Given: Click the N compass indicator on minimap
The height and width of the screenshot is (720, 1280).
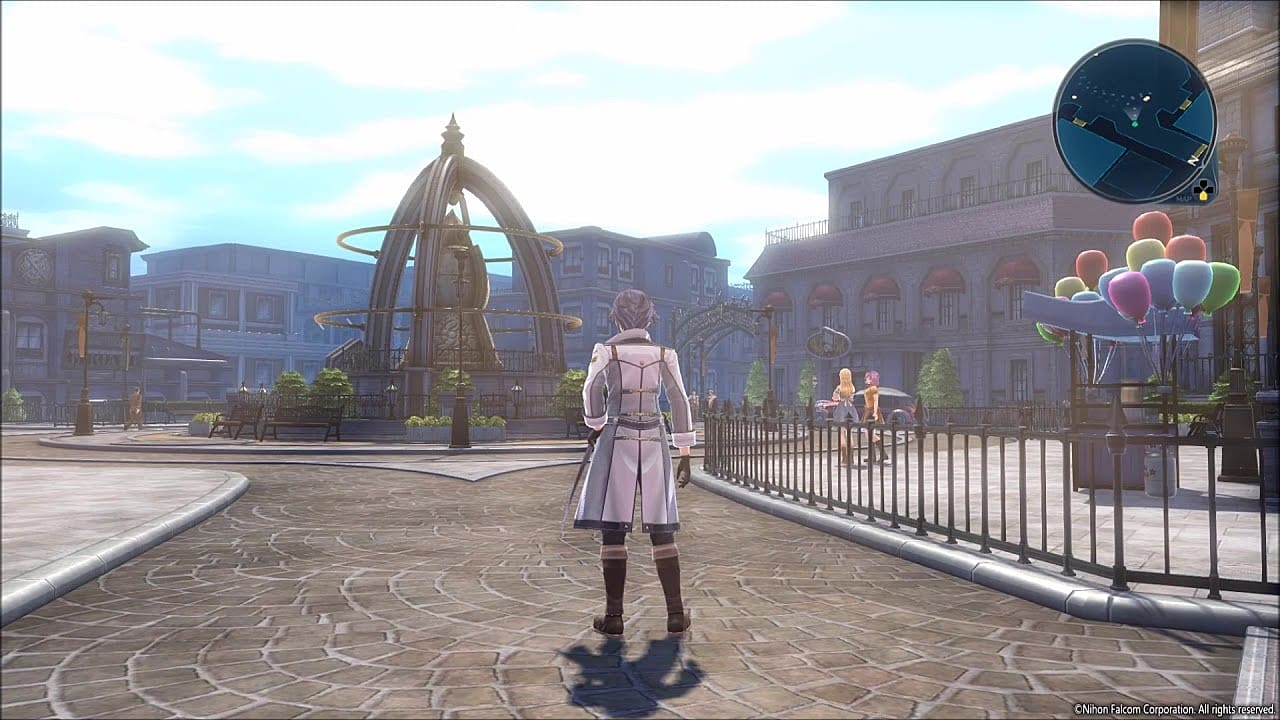Looking at the screenshot, I should point(1192,159).
